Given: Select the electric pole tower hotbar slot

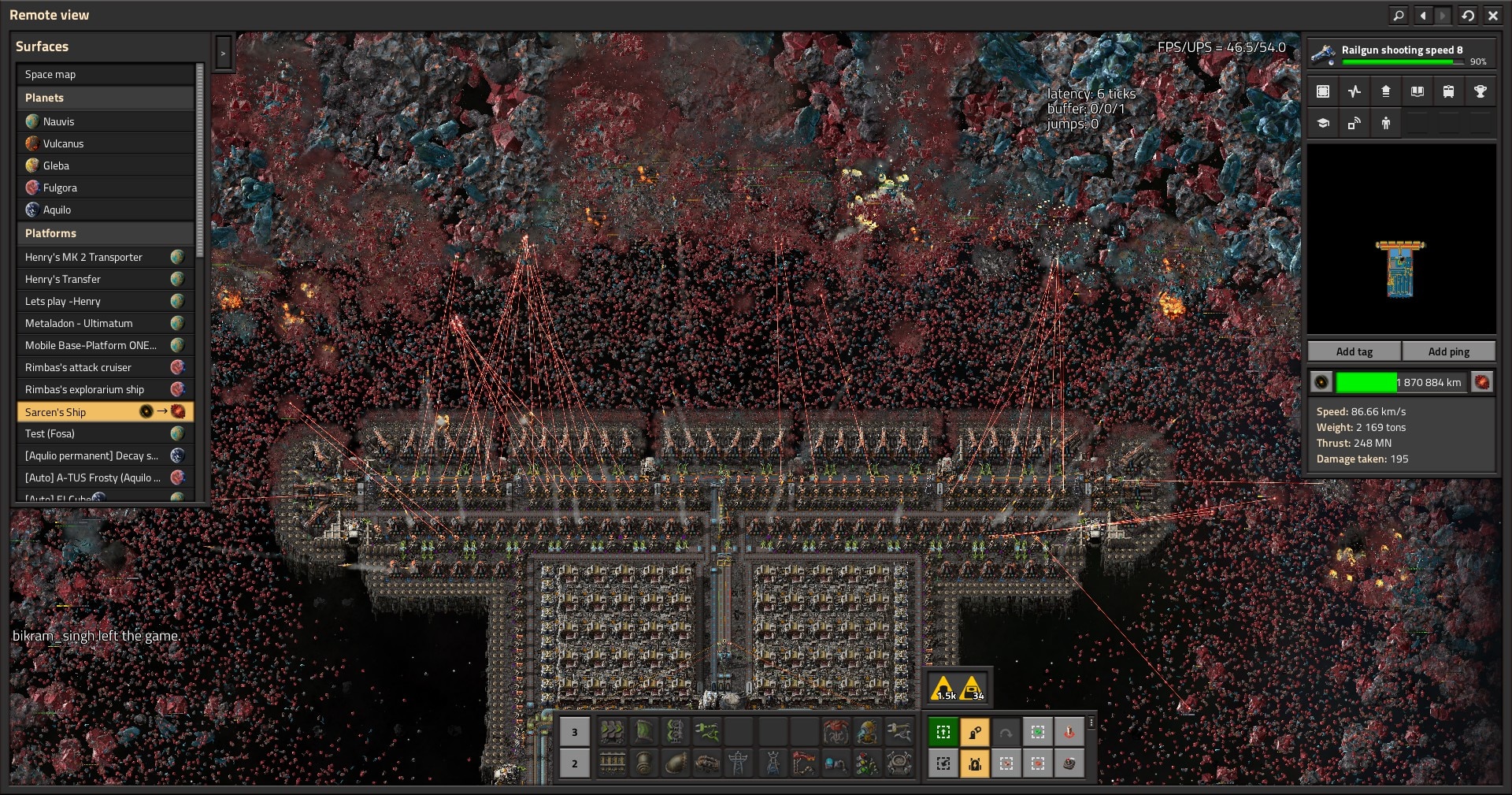Looking at the screenshot, I should (739, 763).
